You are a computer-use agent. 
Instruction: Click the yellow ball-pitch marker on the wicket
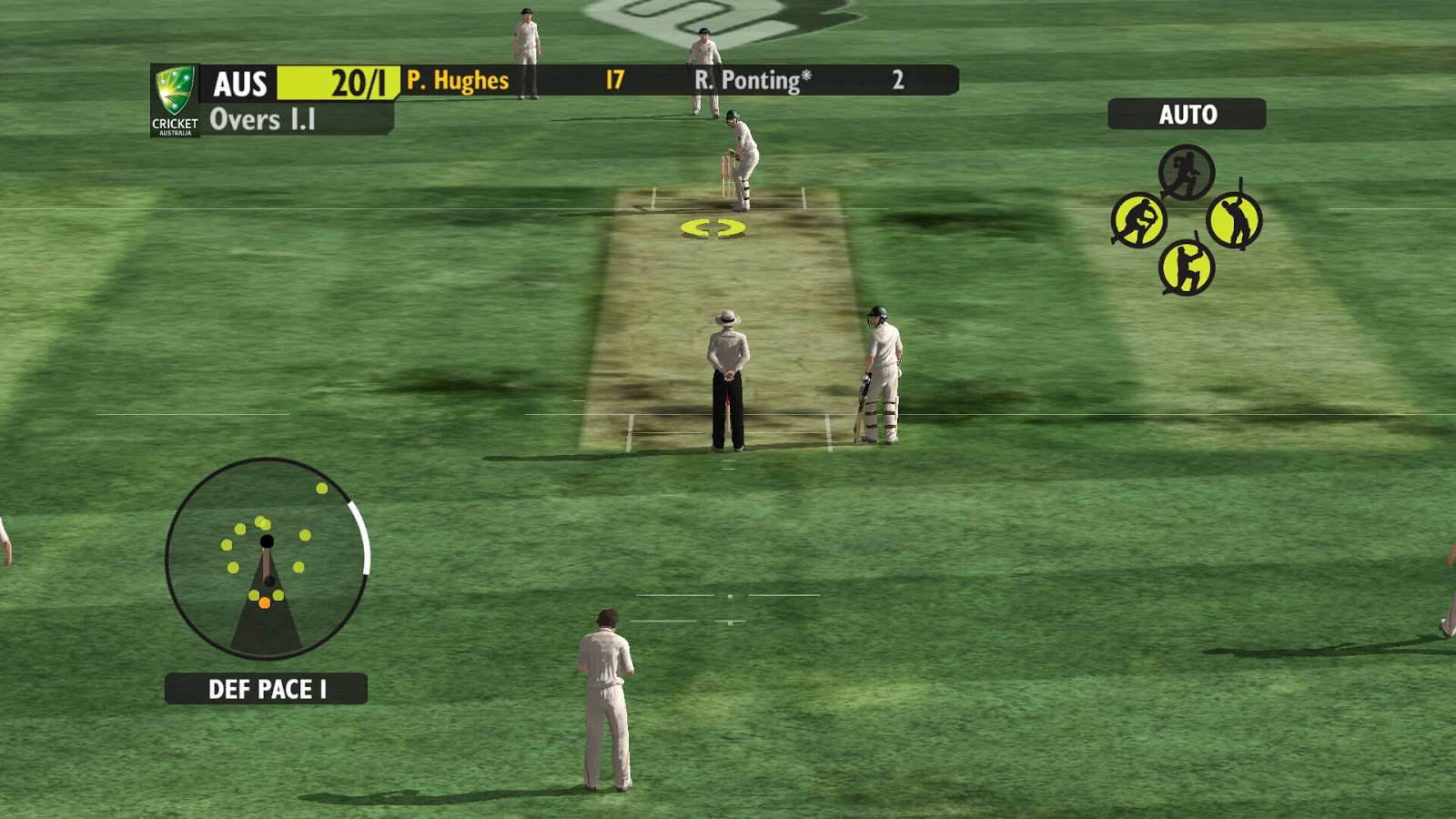(713, 228)
